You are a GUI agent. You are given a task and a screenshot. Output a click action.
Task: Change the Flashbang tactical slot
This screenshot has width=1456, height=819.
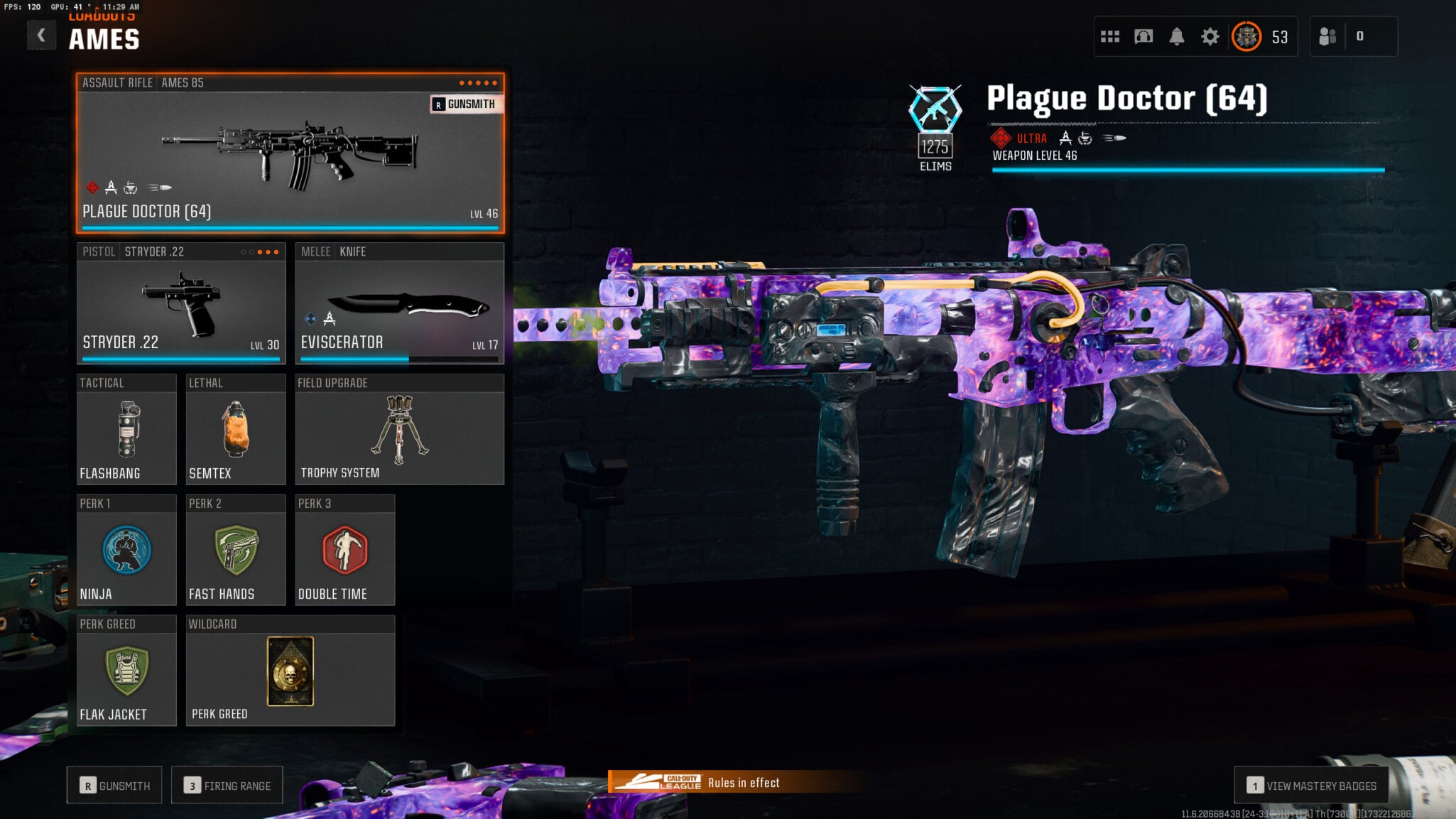126,430
